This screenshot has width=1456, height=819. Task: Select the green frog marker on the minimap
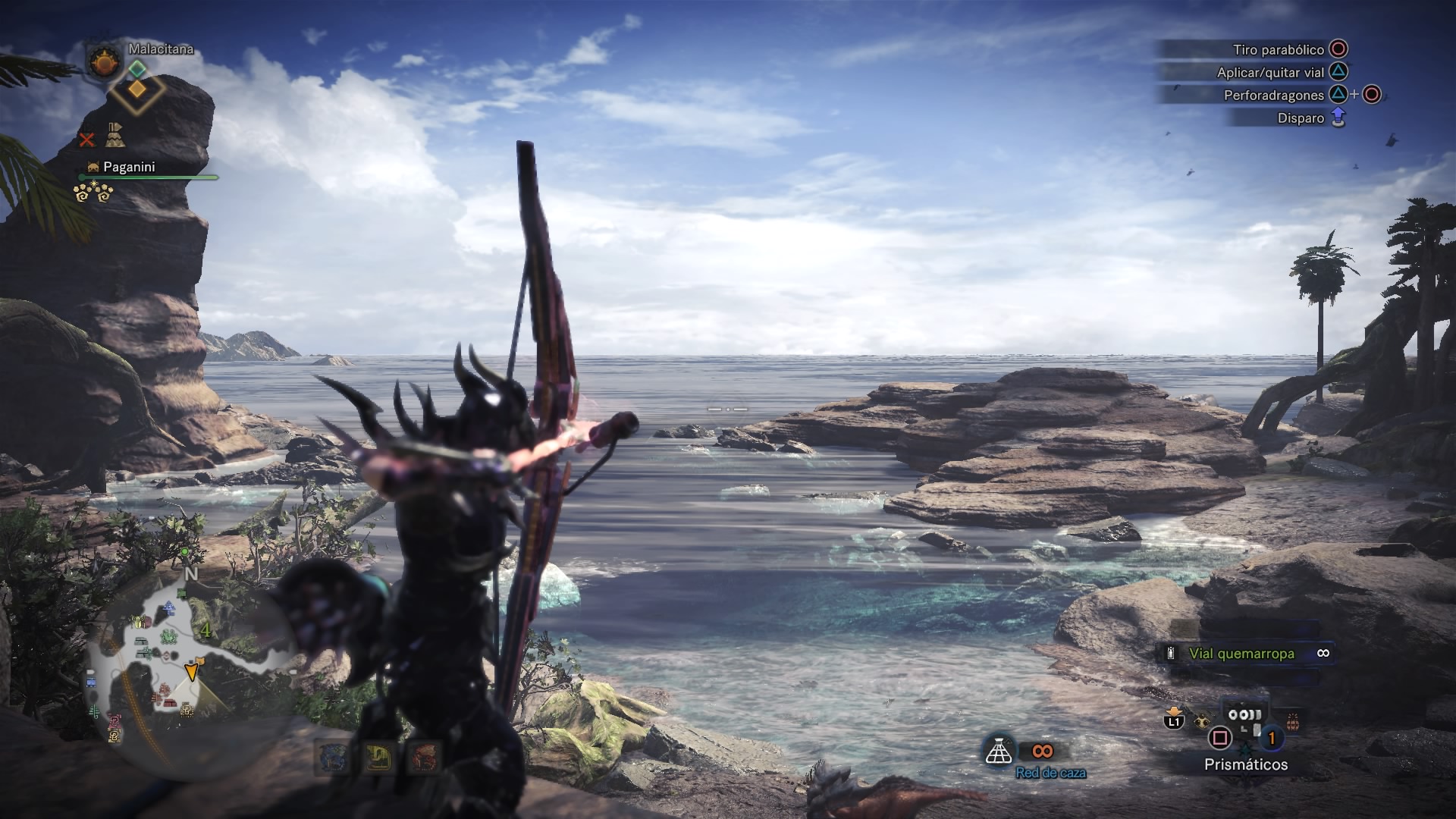click(168, 635)
